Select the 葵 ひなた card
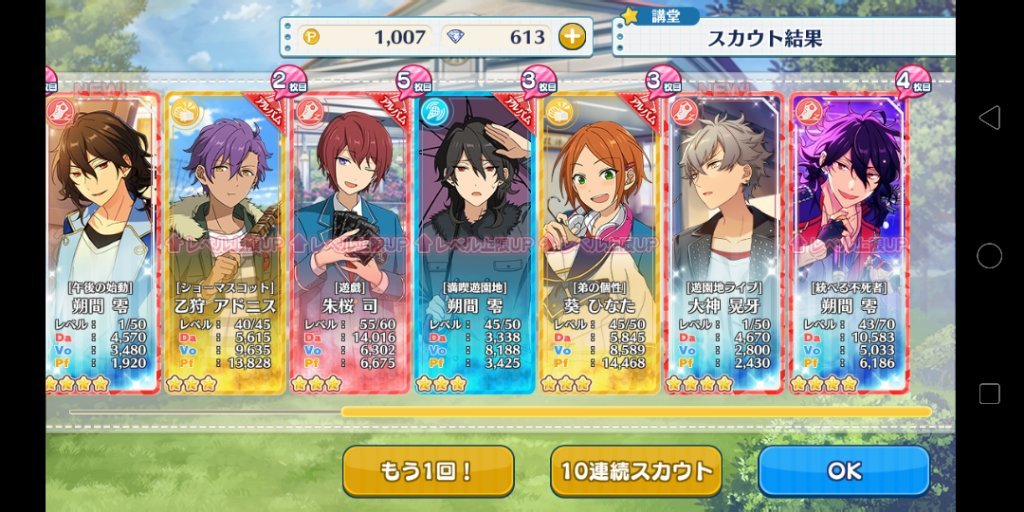 tap(599, 240)
